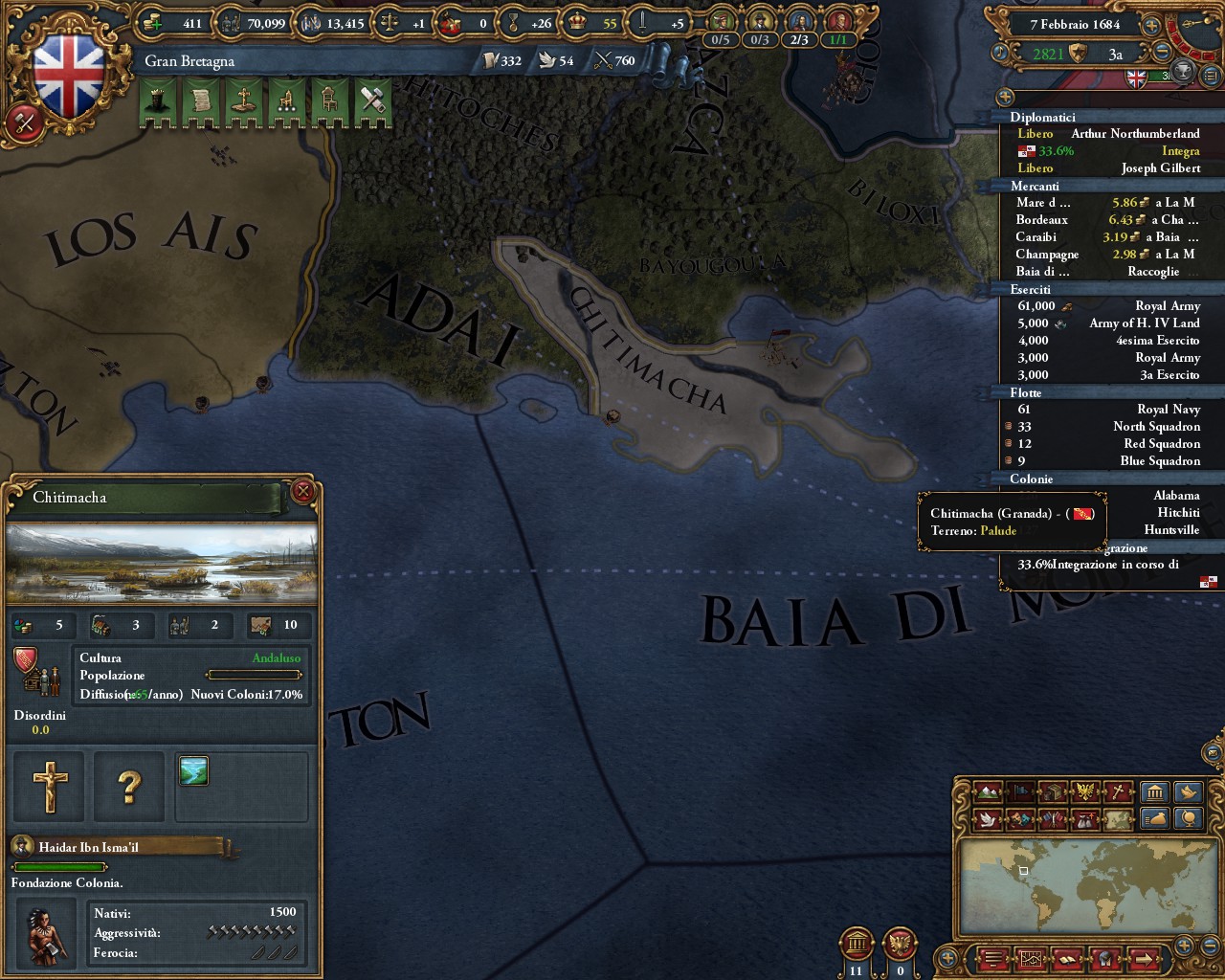
Task: Open the Religion panel with the cross banner
Action: point(242,100)
